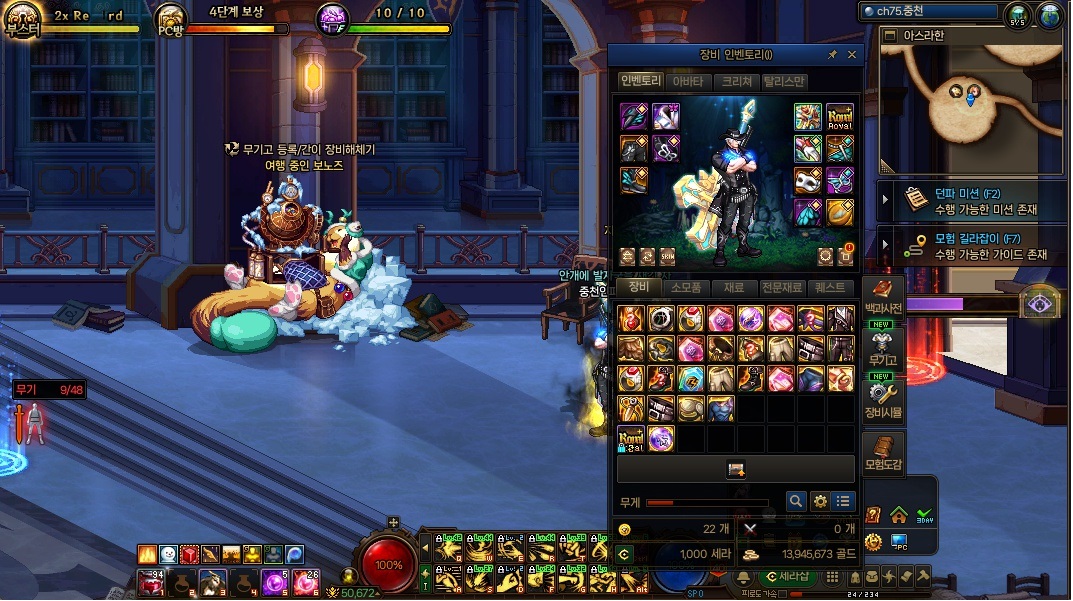1073x601 pixels.
Task: Open the 무기고 armory side button
Action: tap(883, 350)
